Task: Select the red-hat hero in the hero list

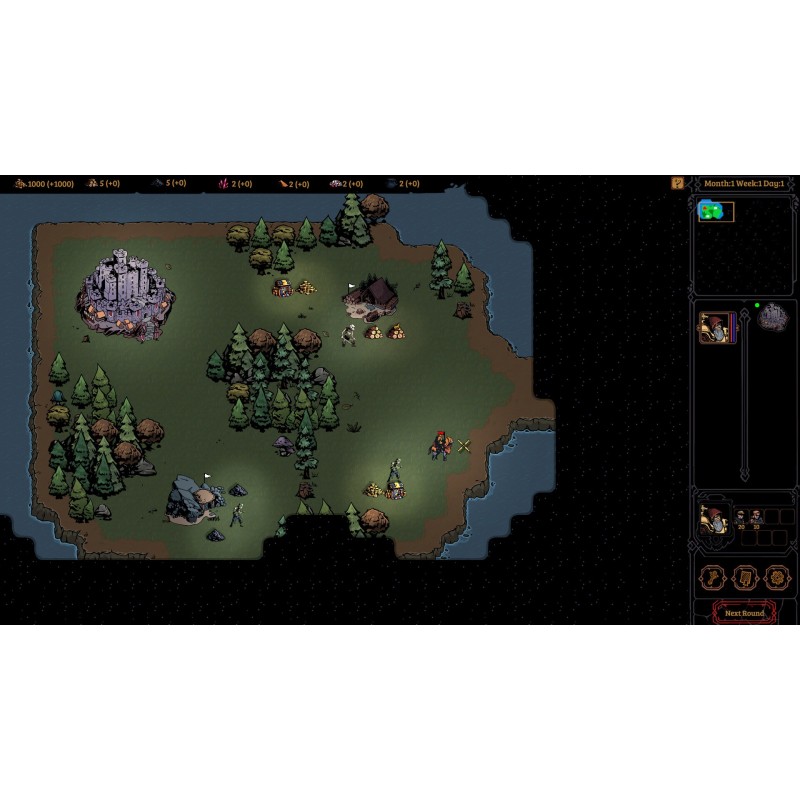Action: [714, 327]
